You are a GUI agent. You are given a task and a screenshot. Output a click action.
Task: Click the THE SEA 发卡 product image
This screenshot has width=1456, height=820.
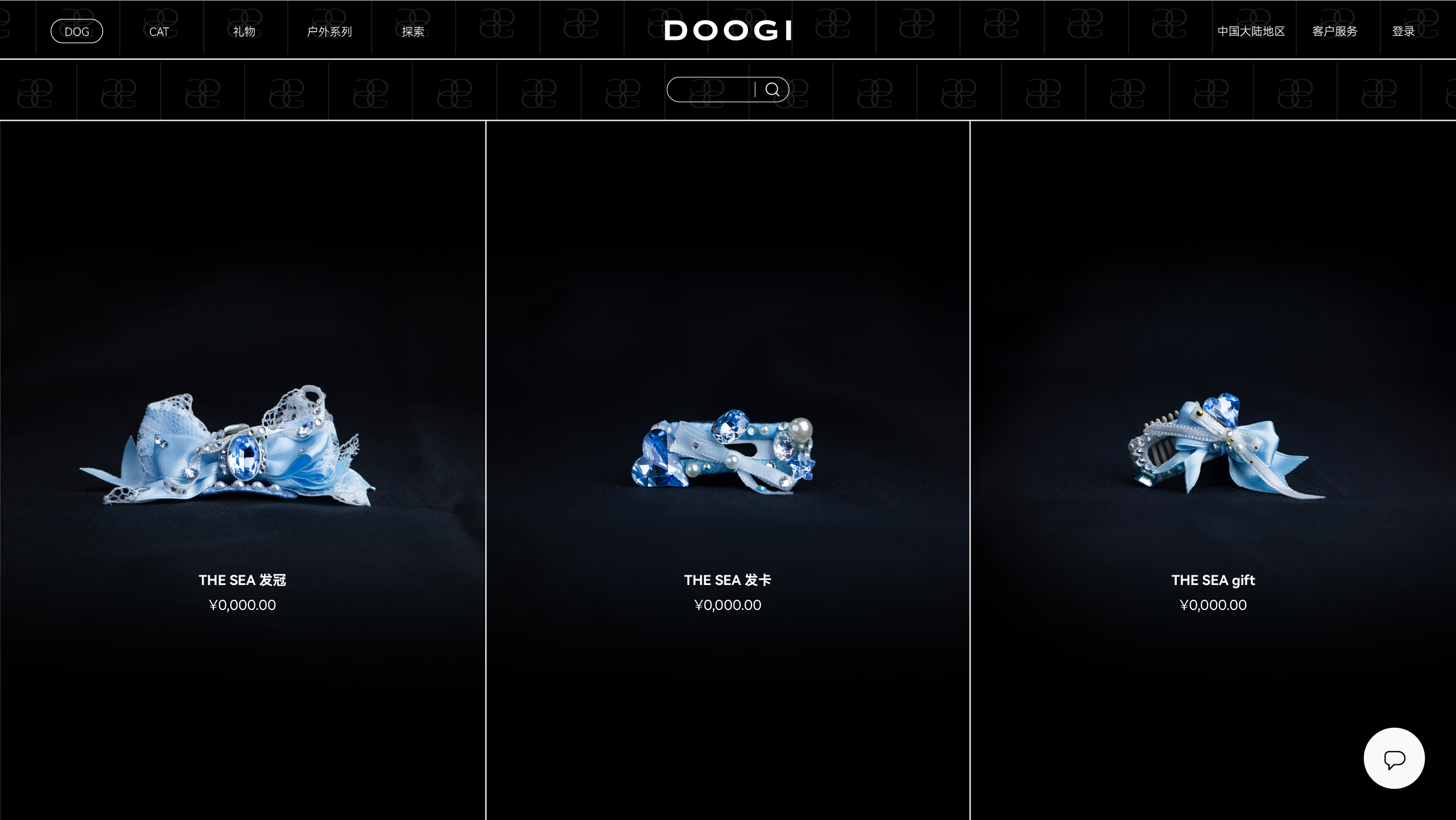pyautogui.click(x=728, y=450)
